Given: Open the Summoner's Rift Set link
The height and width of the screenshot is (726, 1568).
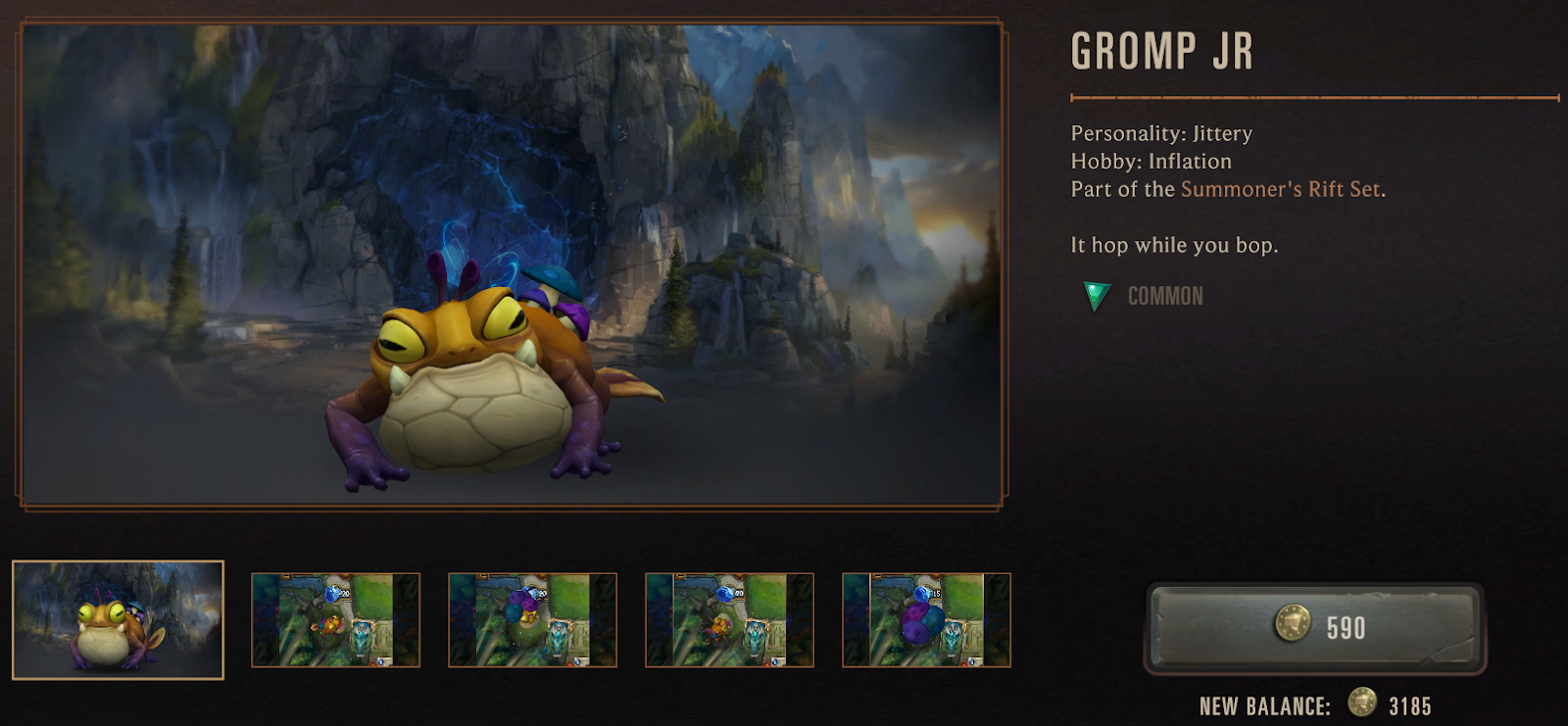Looking at the screenshot, I should (1280, 189).
